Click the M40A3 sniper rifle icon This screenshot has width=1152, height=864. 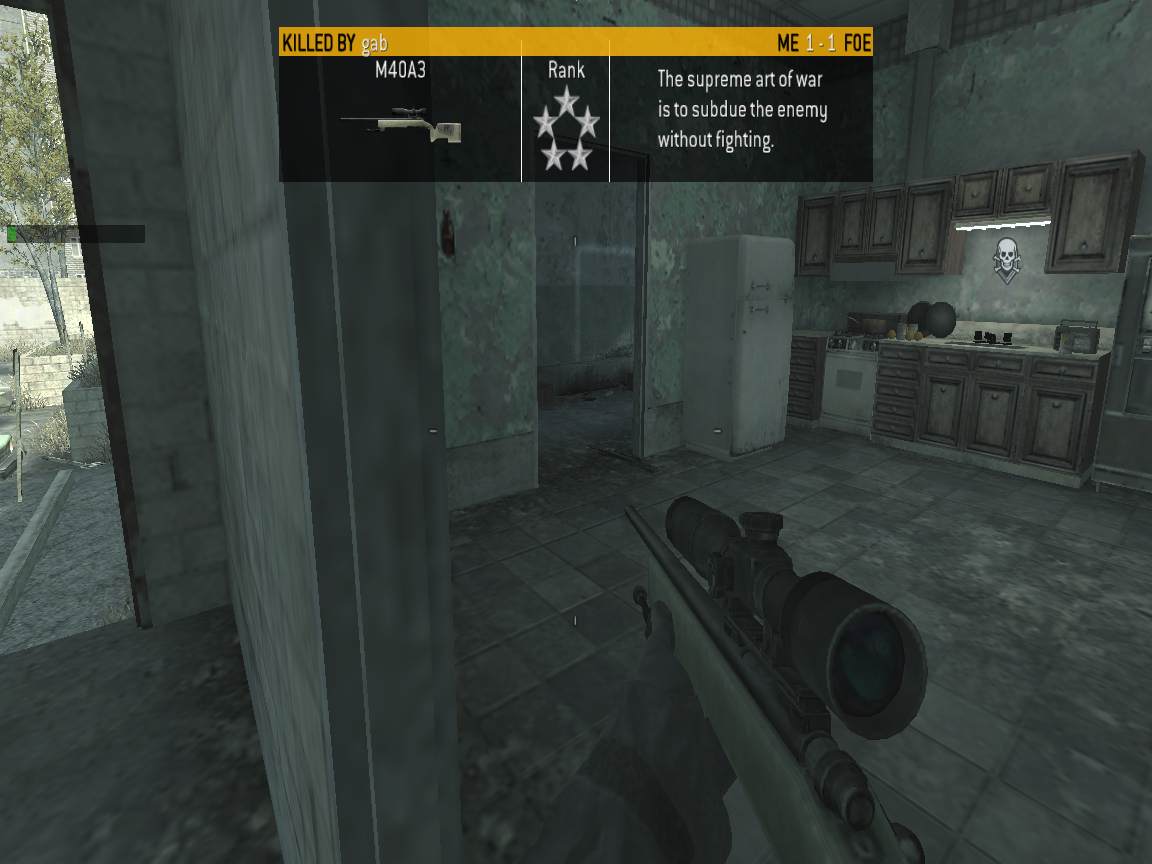(400, 124)
